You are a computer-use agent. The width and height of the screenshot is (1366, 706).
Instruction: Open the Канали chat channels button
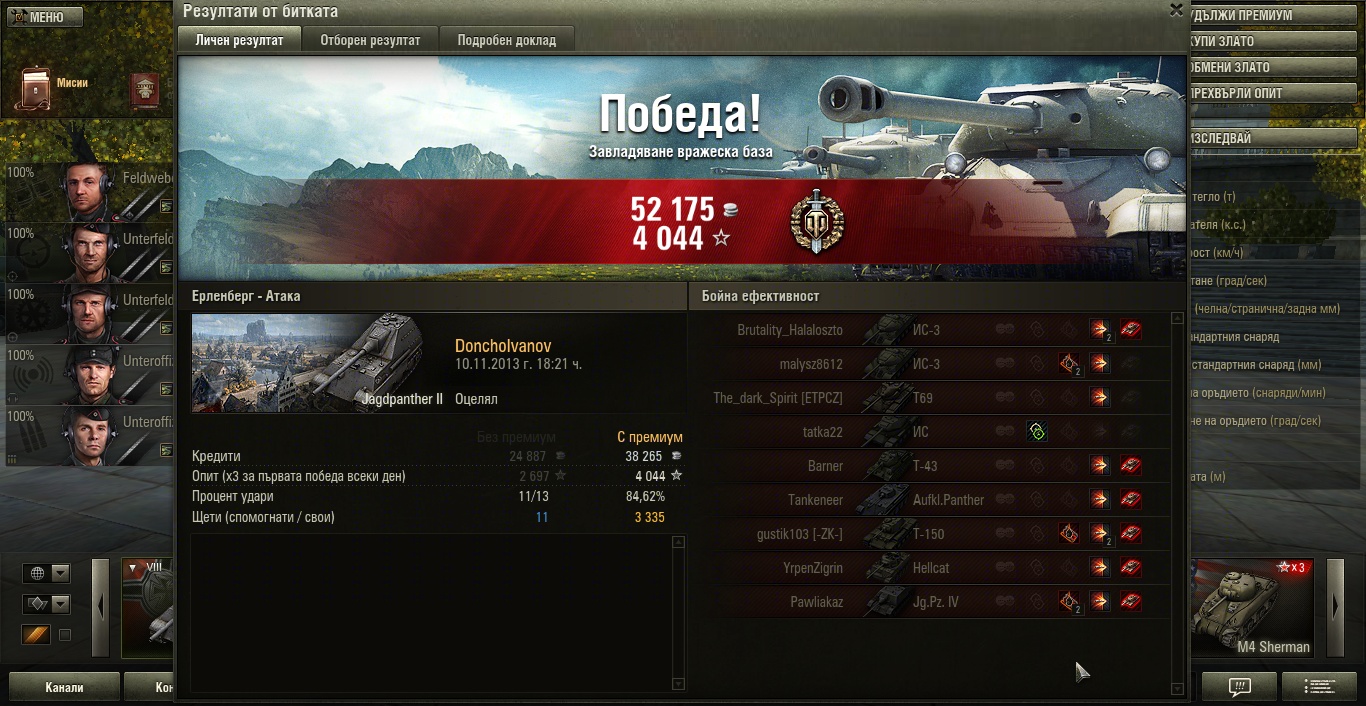click(64, 688)
